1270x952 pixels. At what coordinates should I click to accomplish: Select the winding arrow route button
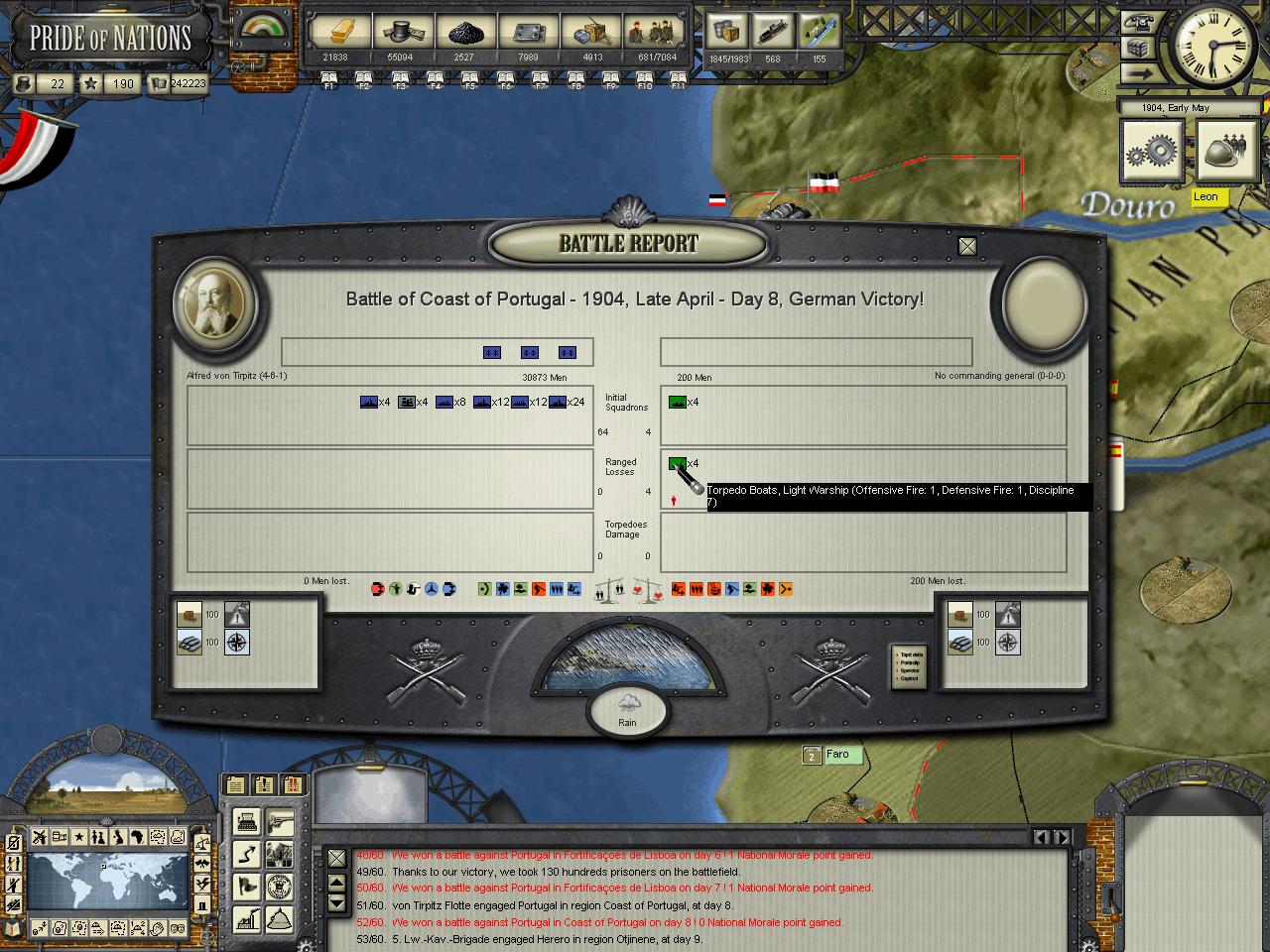coord(246,854)
